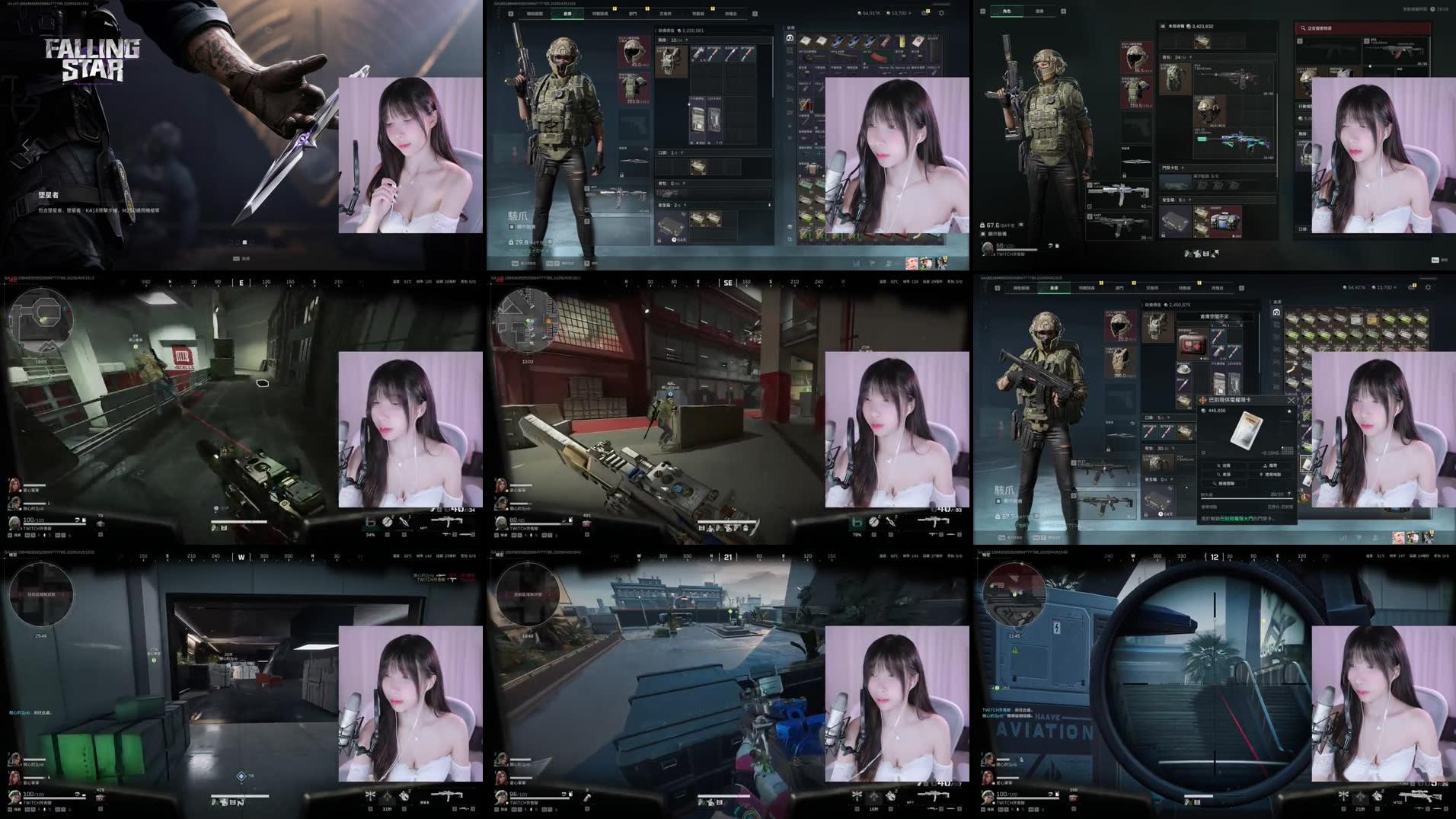Viewport: 1456px width, 819px height.
Task: Toggle the favorite star on 巴別塔供電權限卡
Action: 1289,411
